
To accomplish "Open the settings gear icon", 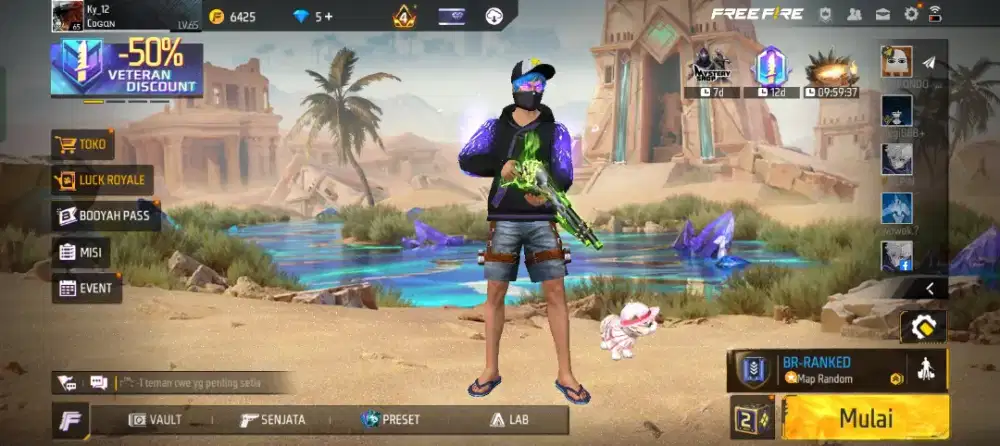I will (x=911, y=14).
